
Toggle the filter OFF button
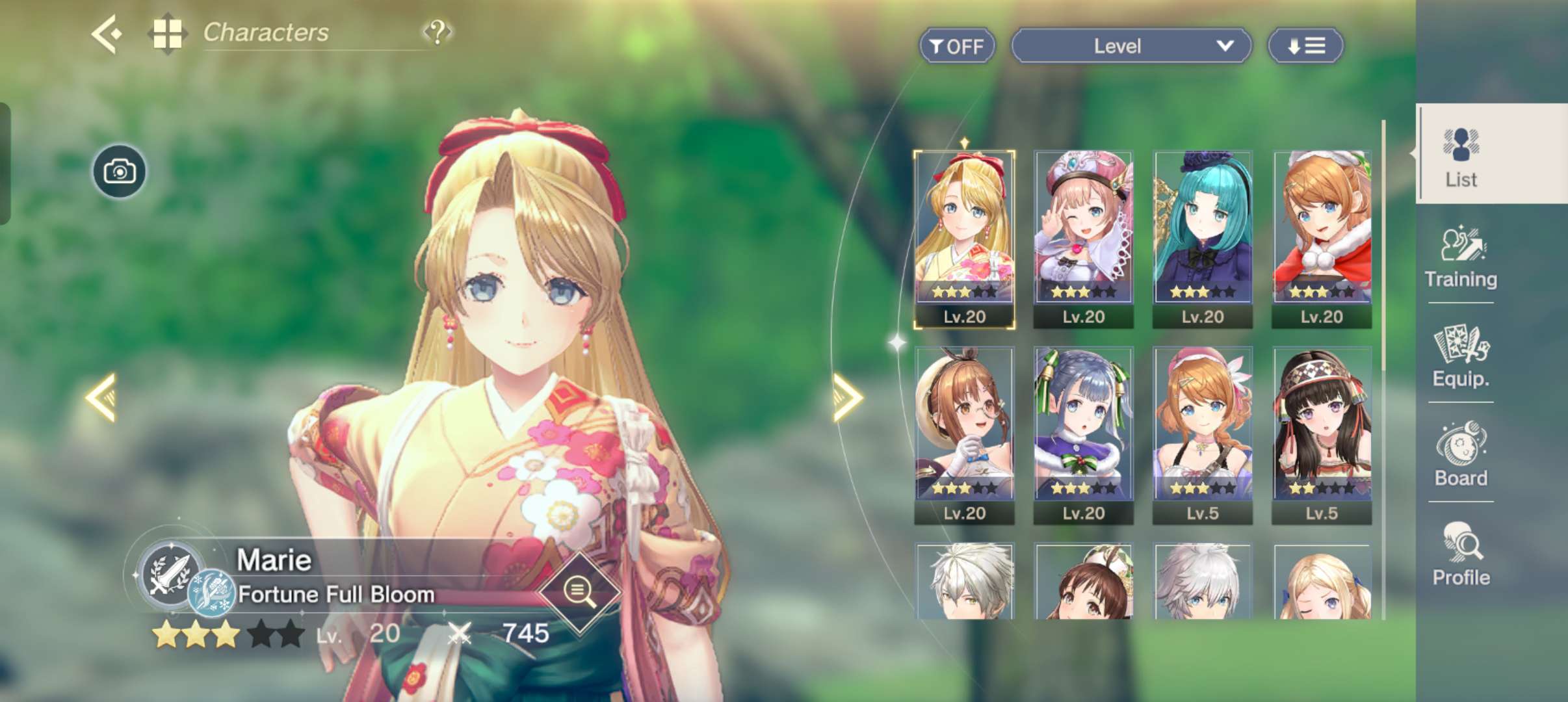pos(956,46)
